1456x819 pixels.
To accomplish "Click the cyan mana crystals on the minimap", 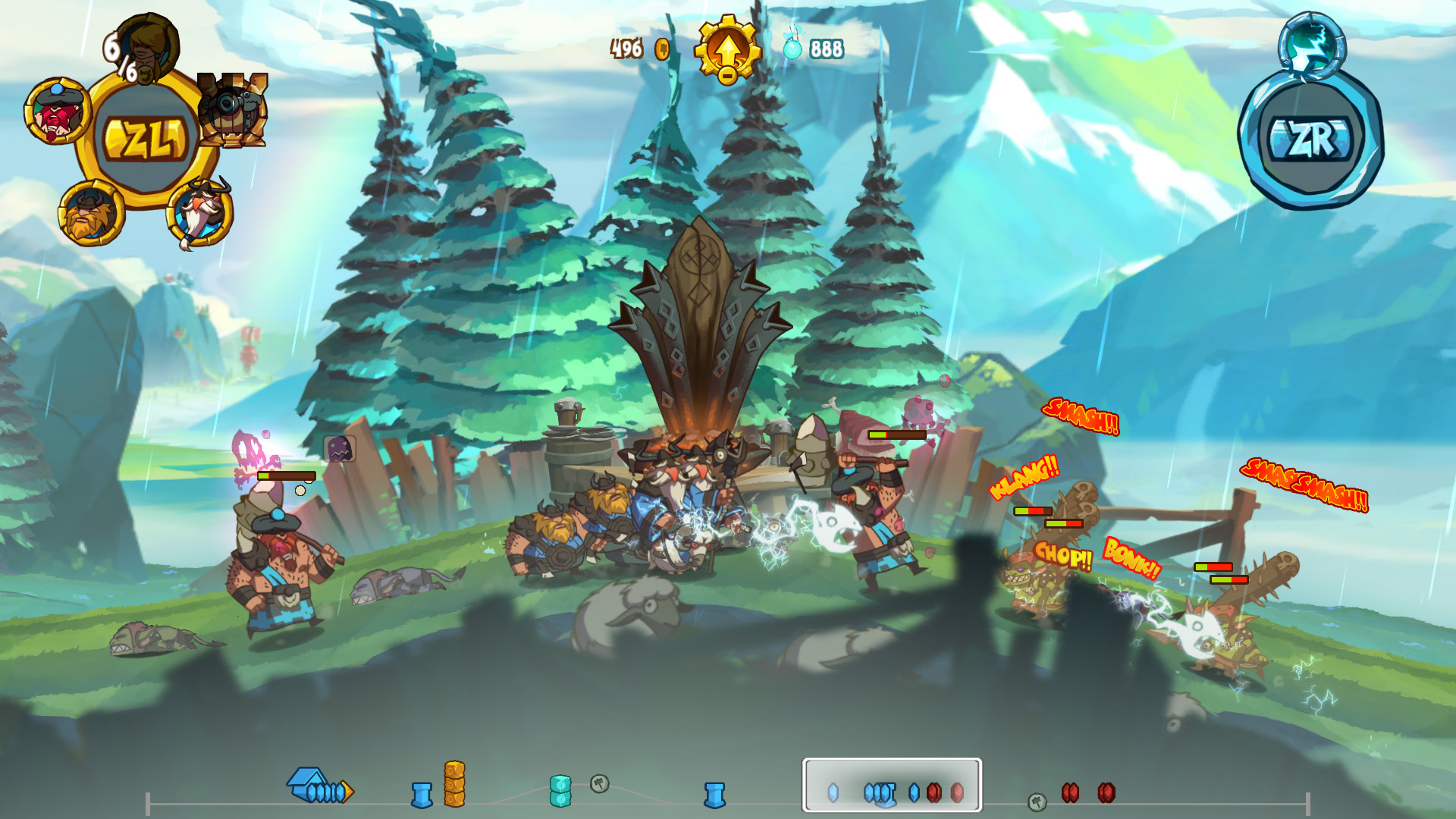I will tap(561, 792).
